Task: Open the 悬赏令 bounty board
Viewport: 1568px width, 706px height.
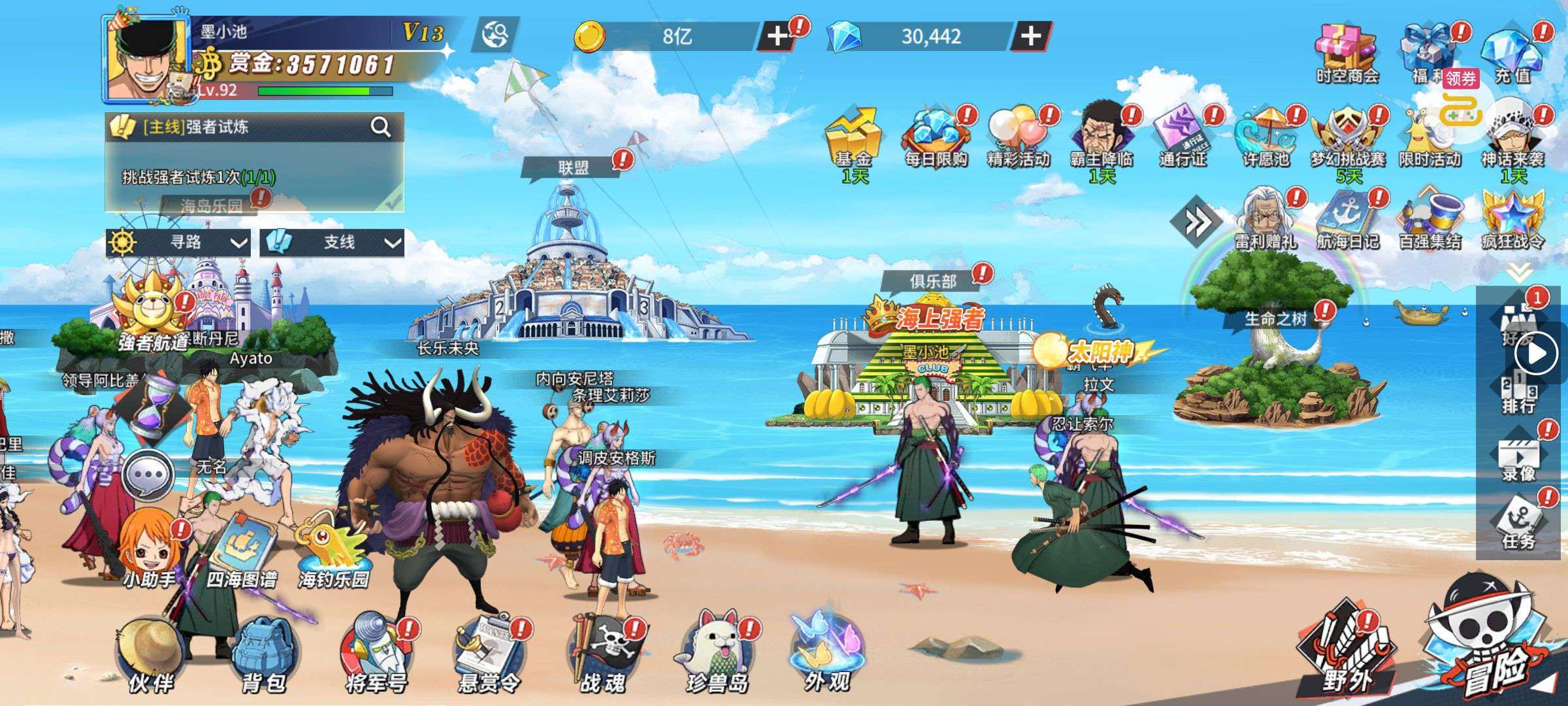Action: [x=489, y=654]
